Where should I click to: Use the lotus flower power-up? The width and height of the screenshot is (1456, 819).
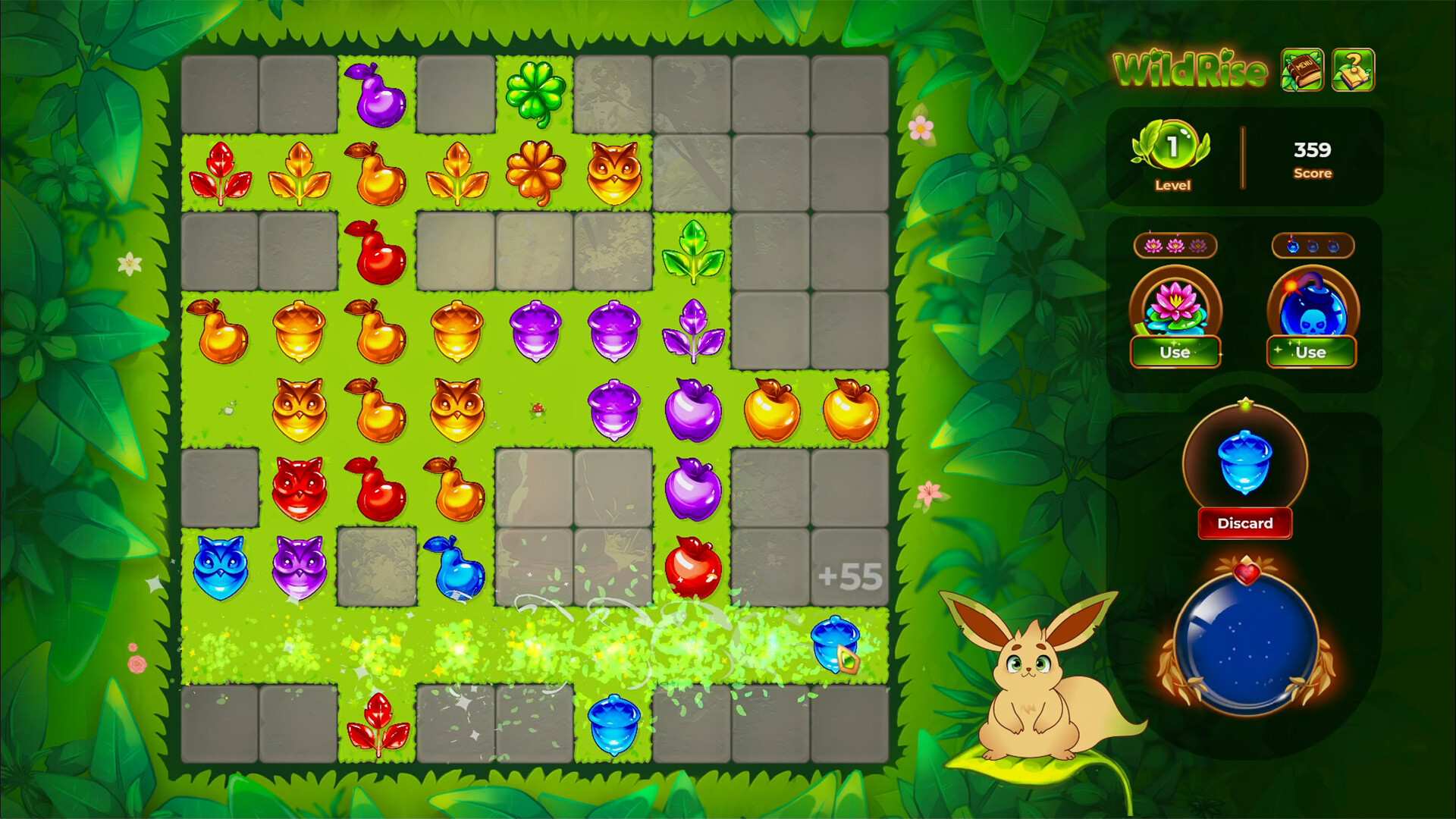pos(1175,352)
